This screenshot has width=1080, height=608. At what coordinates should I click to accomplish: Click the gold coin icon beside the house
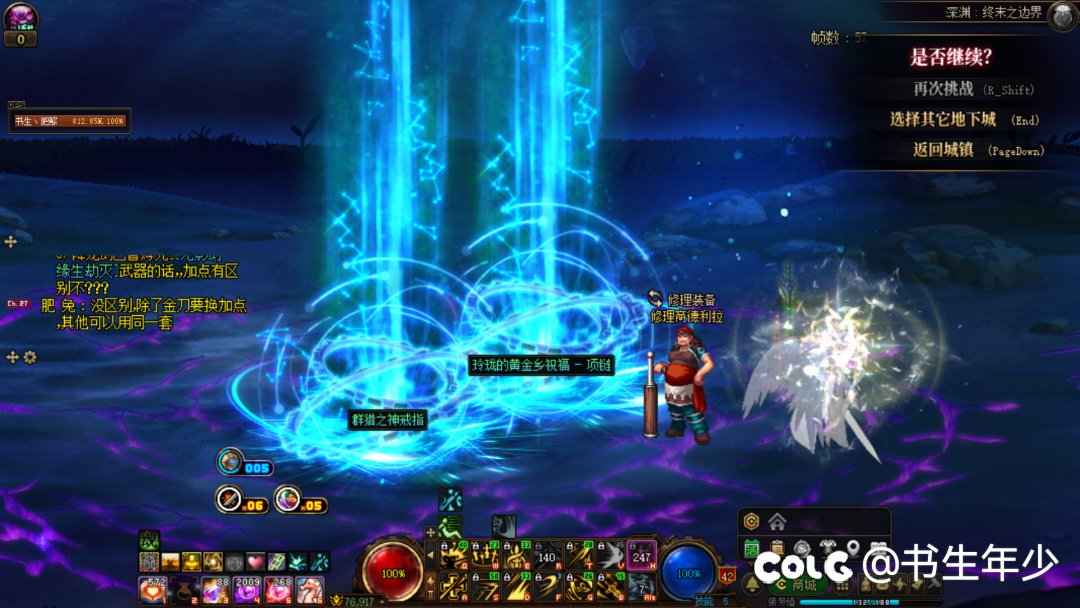point(752,521)
